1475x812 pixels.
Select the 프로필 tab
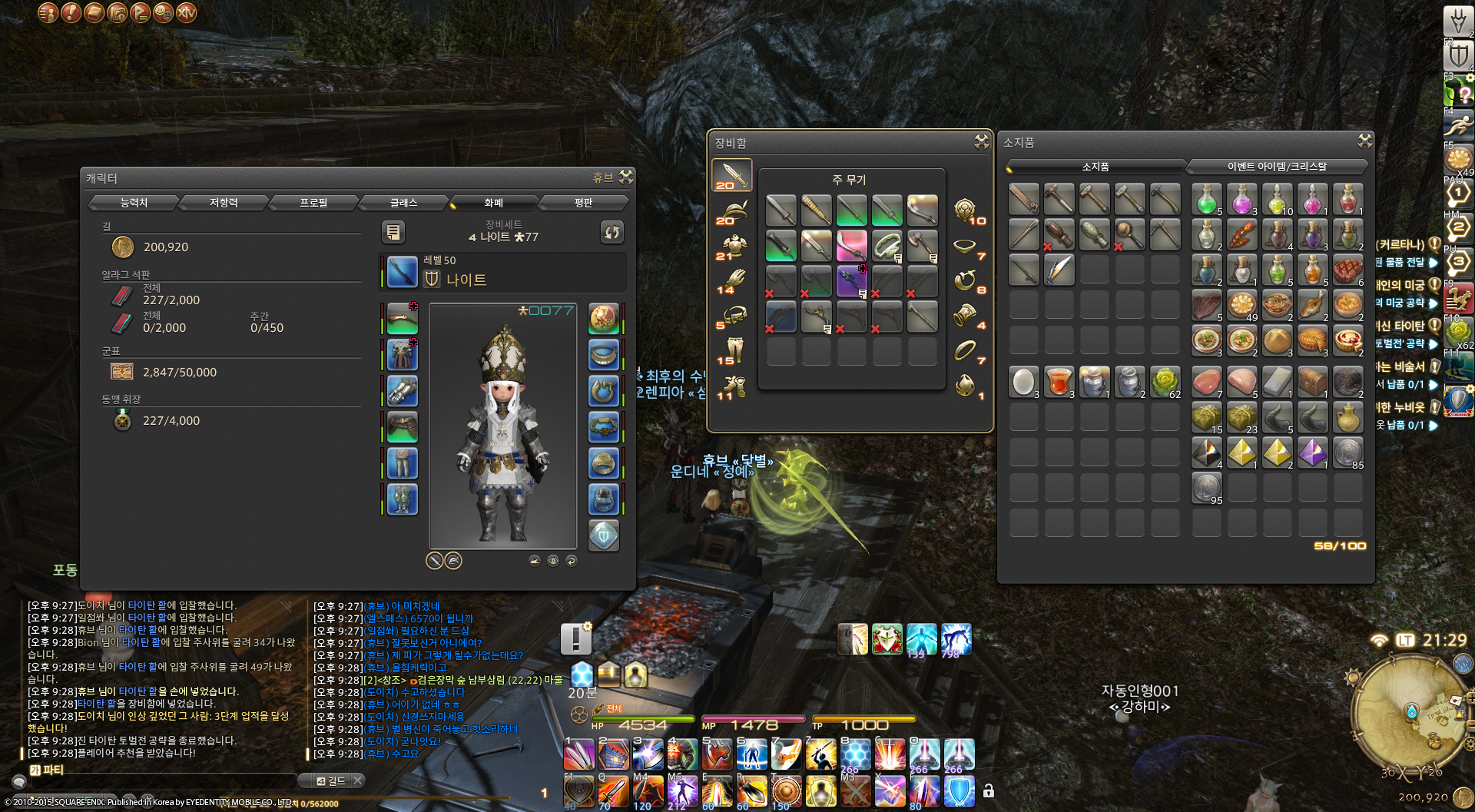(x=313, y=203)
